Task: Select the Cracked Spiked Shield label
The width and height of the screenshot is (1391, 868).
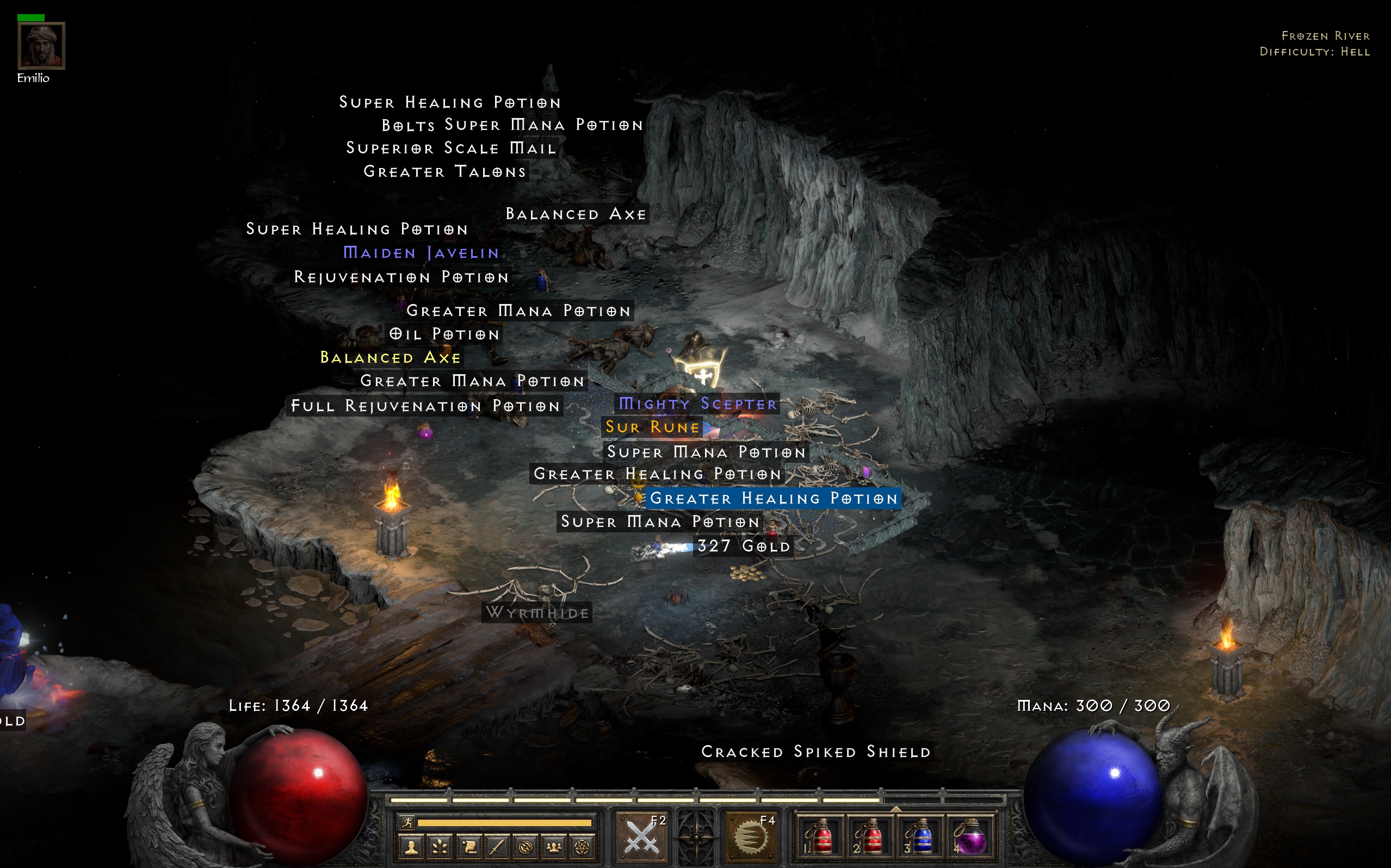Action: [x=816, y=752]
